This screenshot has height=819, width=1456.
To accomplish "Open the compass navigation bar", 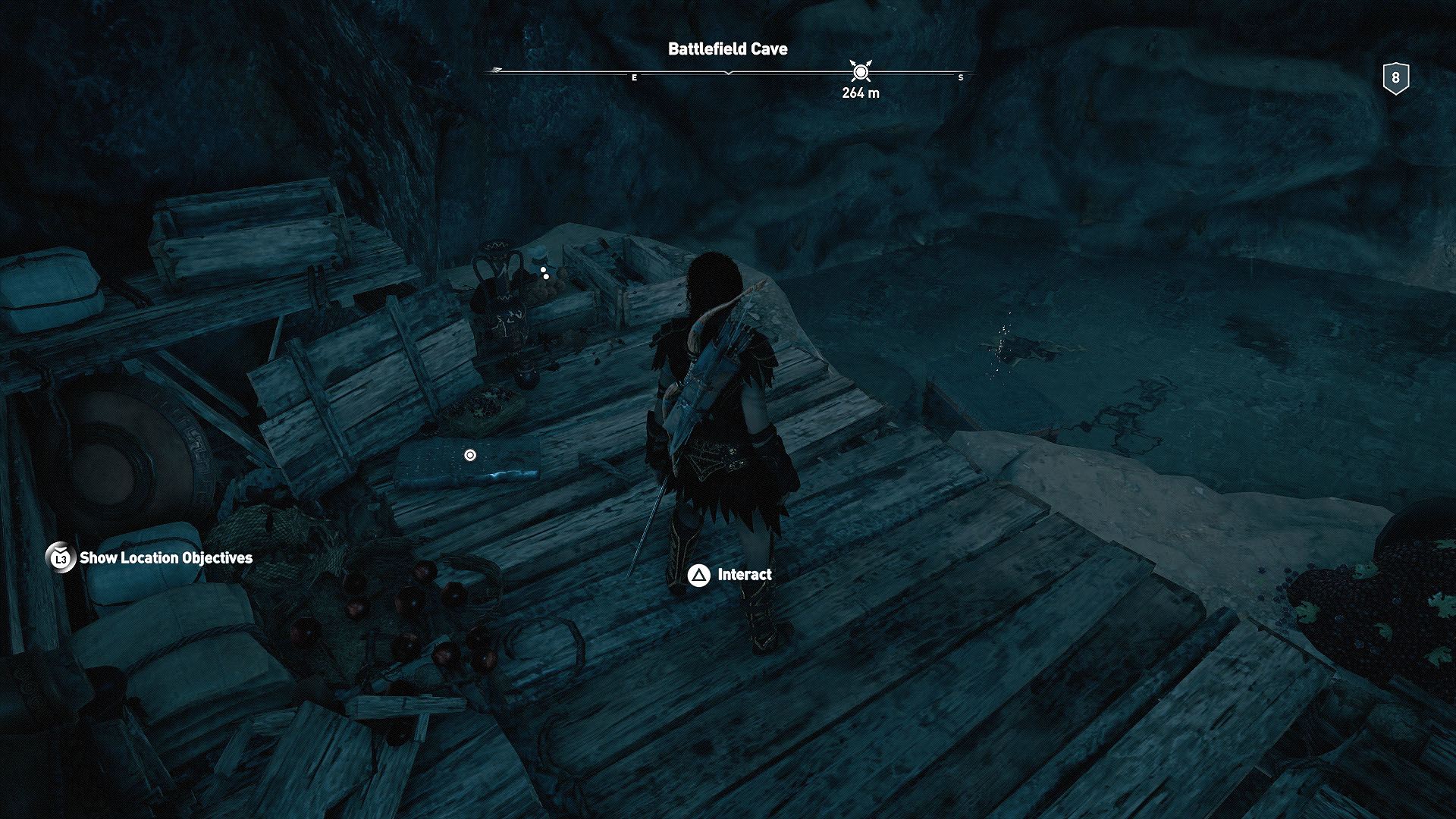I will click(x=728, y=72).
